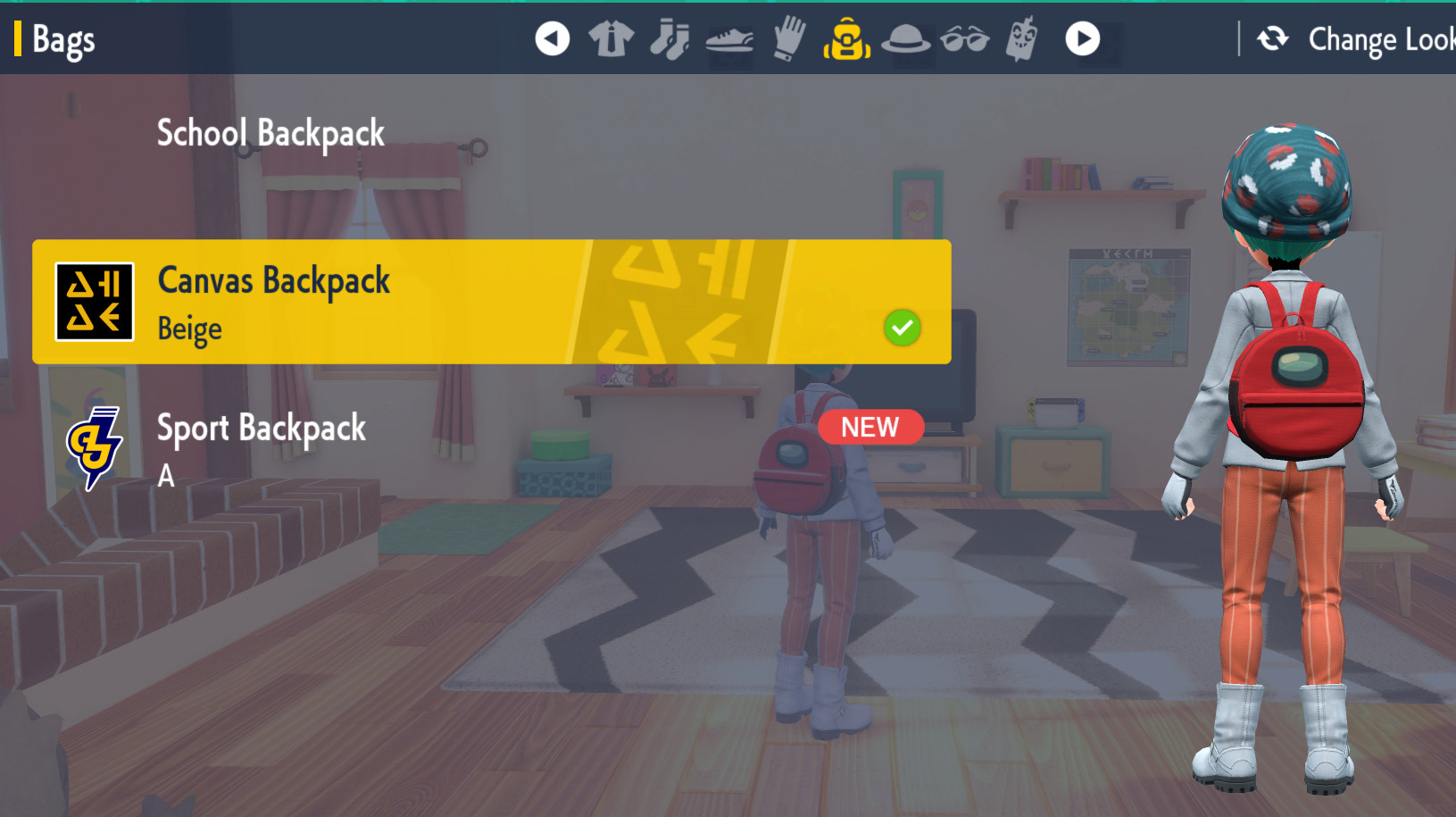Select the Eyewear category icon

(963, 38)
